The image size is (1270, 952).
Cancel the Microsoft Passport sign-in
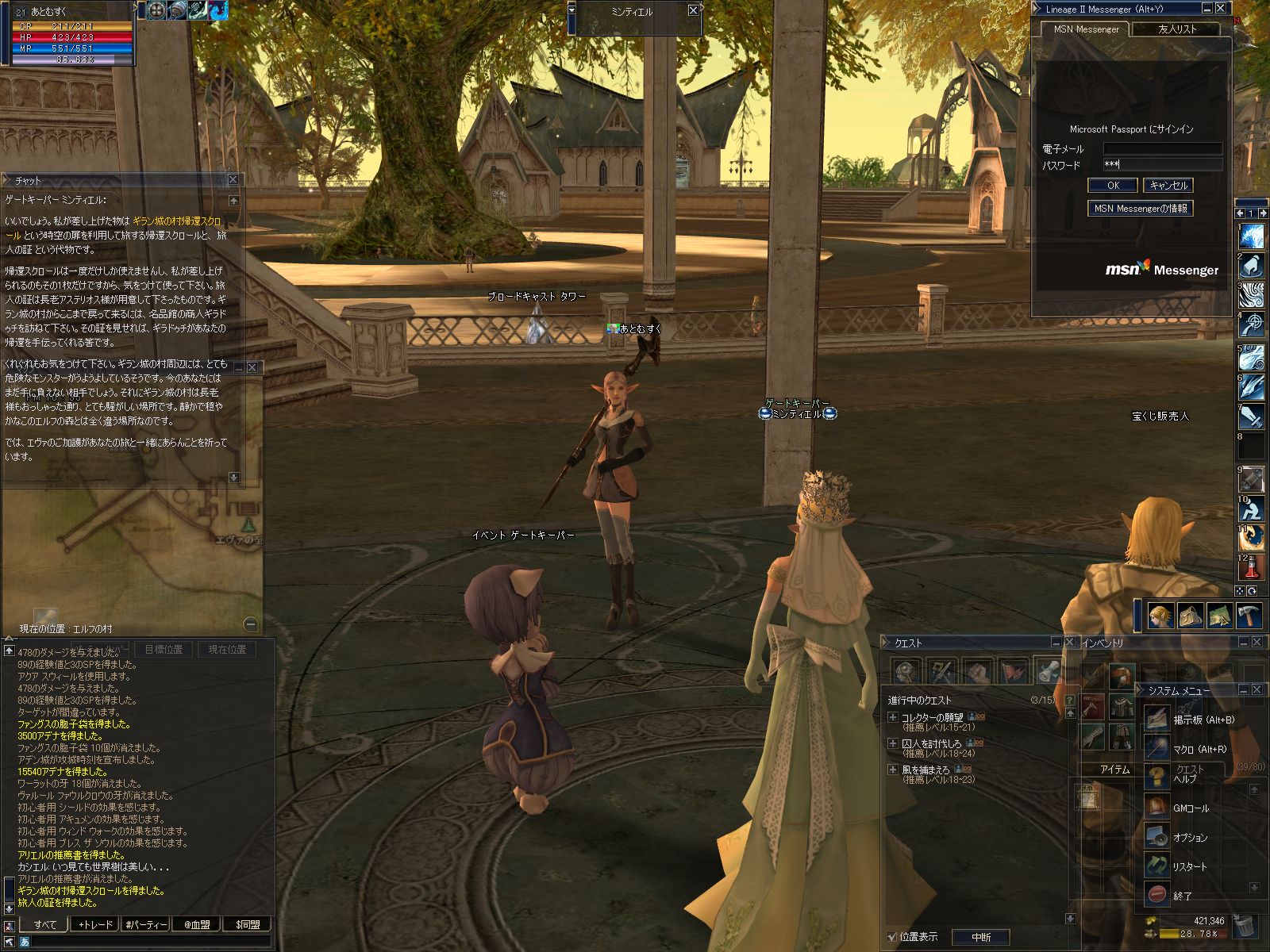click(x=1168, y=186)
